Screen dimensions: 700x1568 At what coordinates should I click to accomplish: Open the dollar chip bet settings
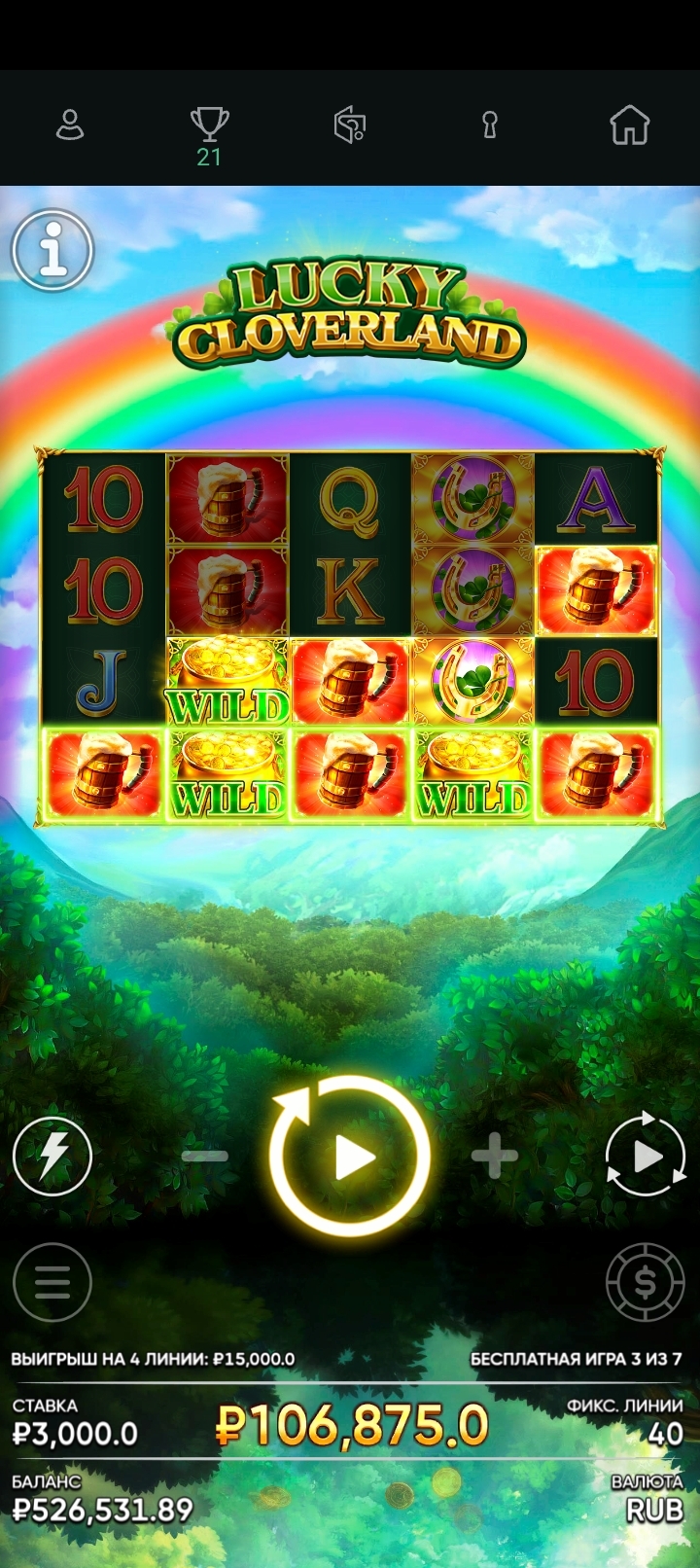tap(646, 1282)
